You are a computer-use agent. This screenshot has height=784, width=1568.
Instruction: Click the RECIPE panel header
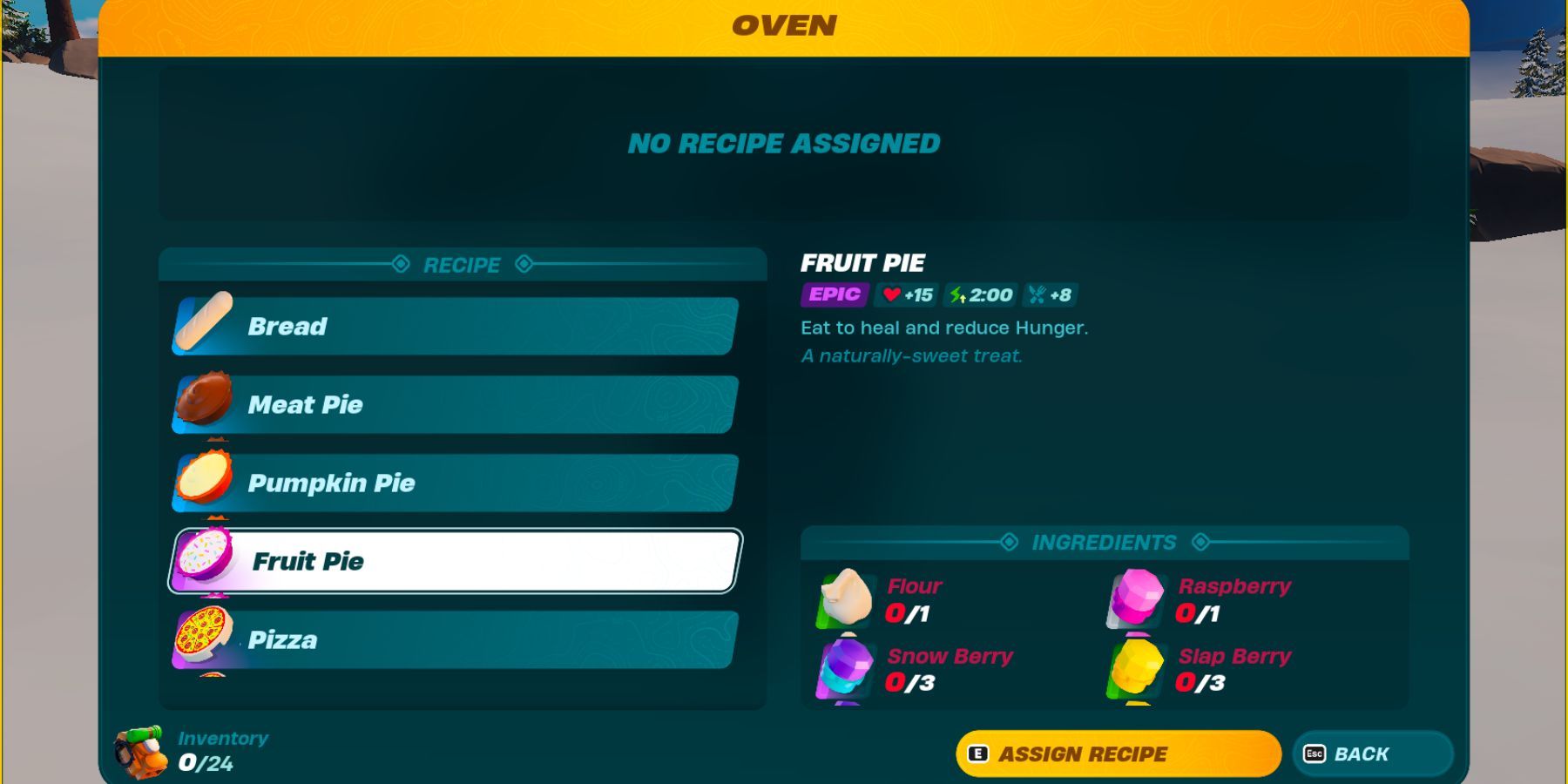point(462,265)
